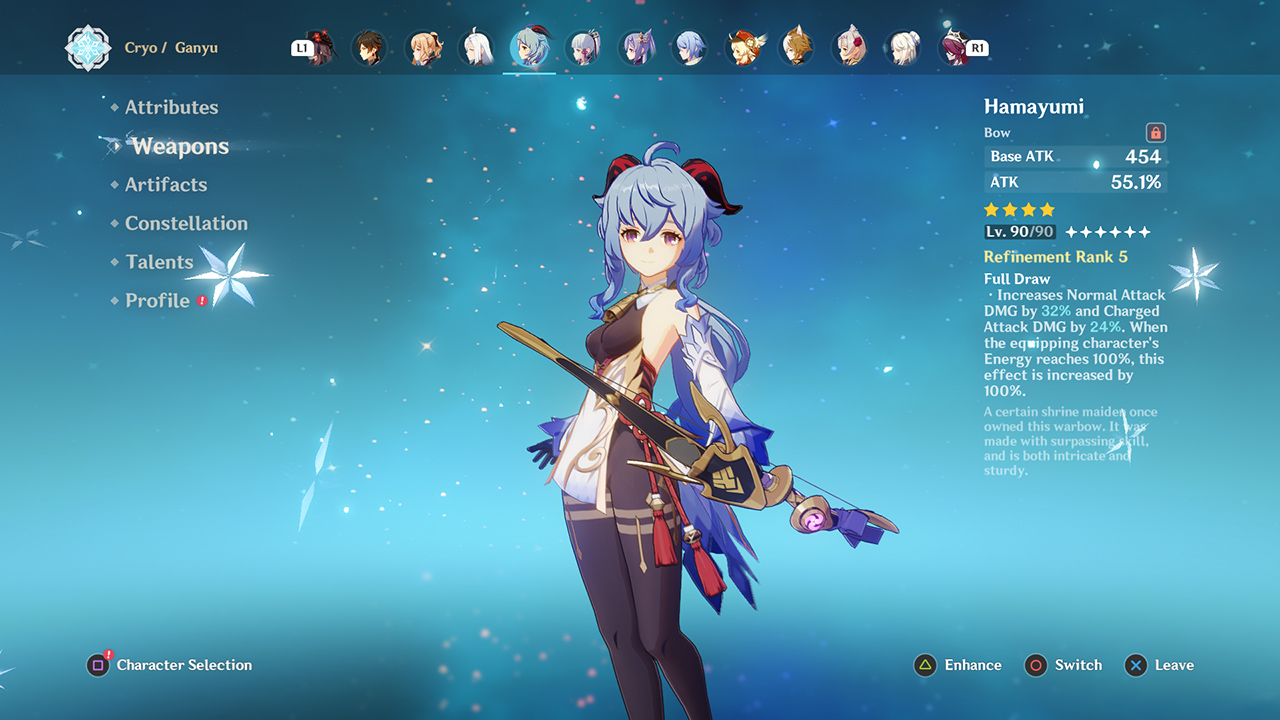The height and width of the screenshot is (720, 1280).
Task: Pick Ayaka's portrait next to Ganyu
Action: pos(582,48)
